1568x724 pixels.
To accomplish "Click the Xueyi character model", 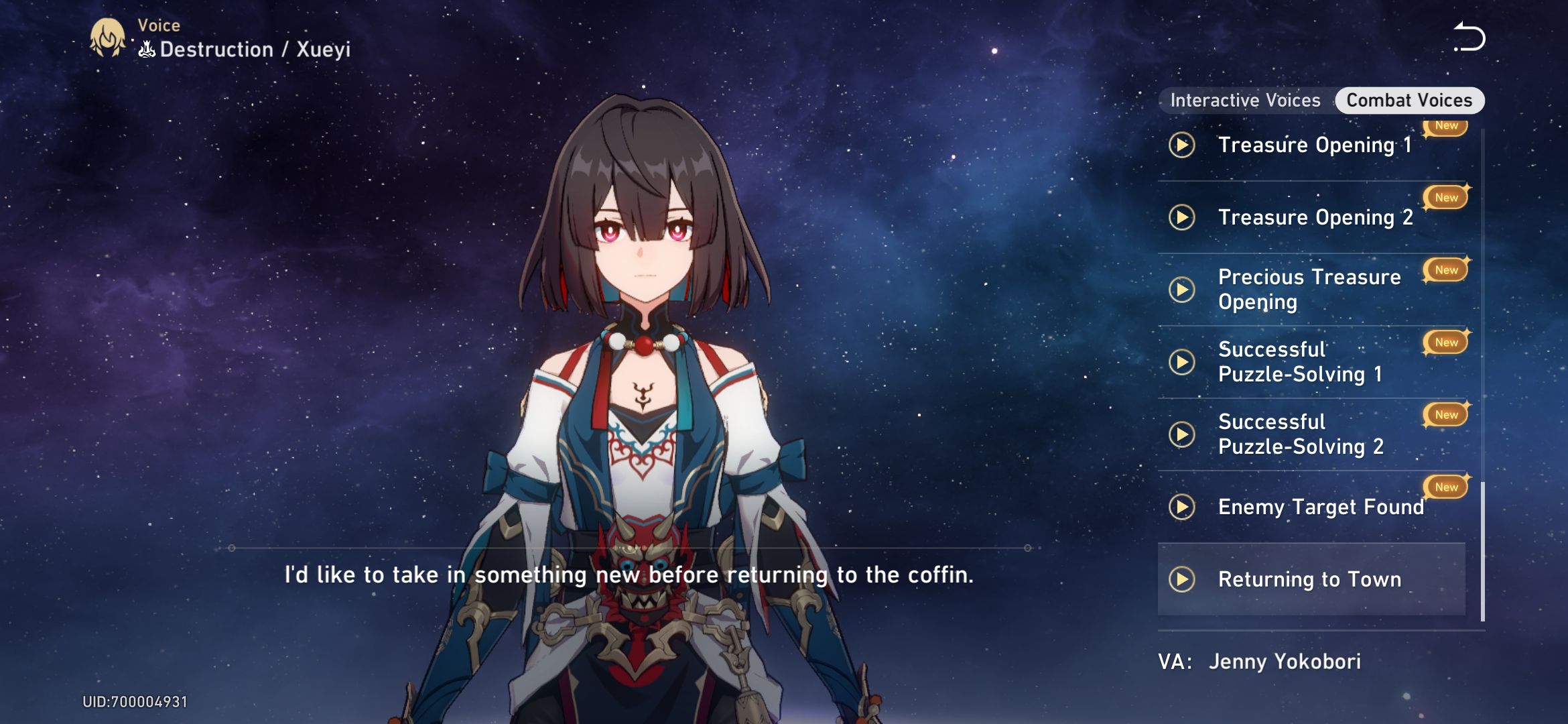I will pos(643,402).
